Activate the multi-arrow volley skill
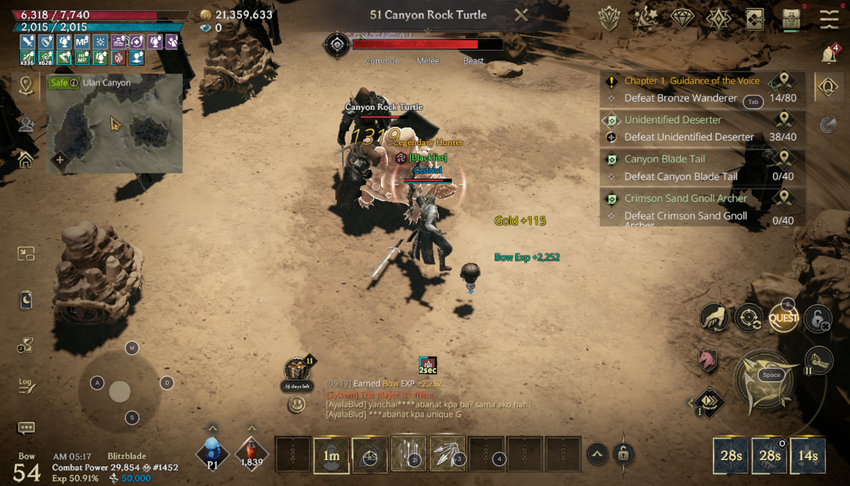 pyautogui.click(x=408, y=455)
